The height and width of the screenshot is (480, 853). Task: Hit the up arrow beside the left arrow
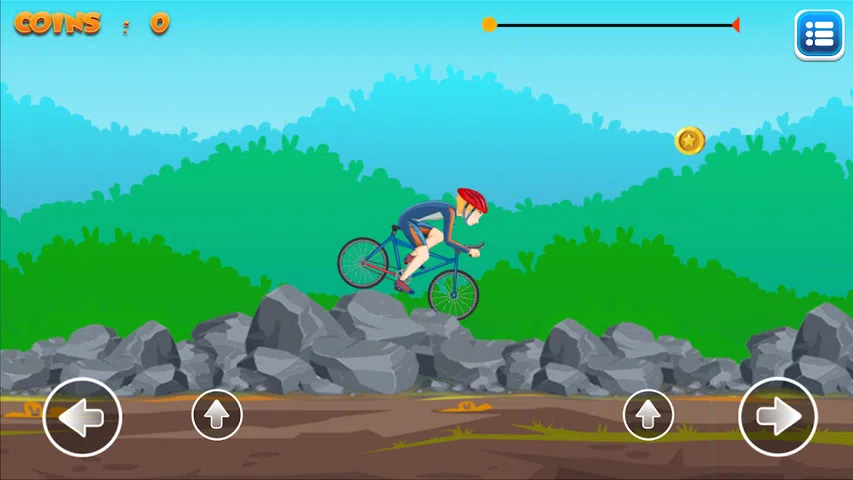pos(217,414)
